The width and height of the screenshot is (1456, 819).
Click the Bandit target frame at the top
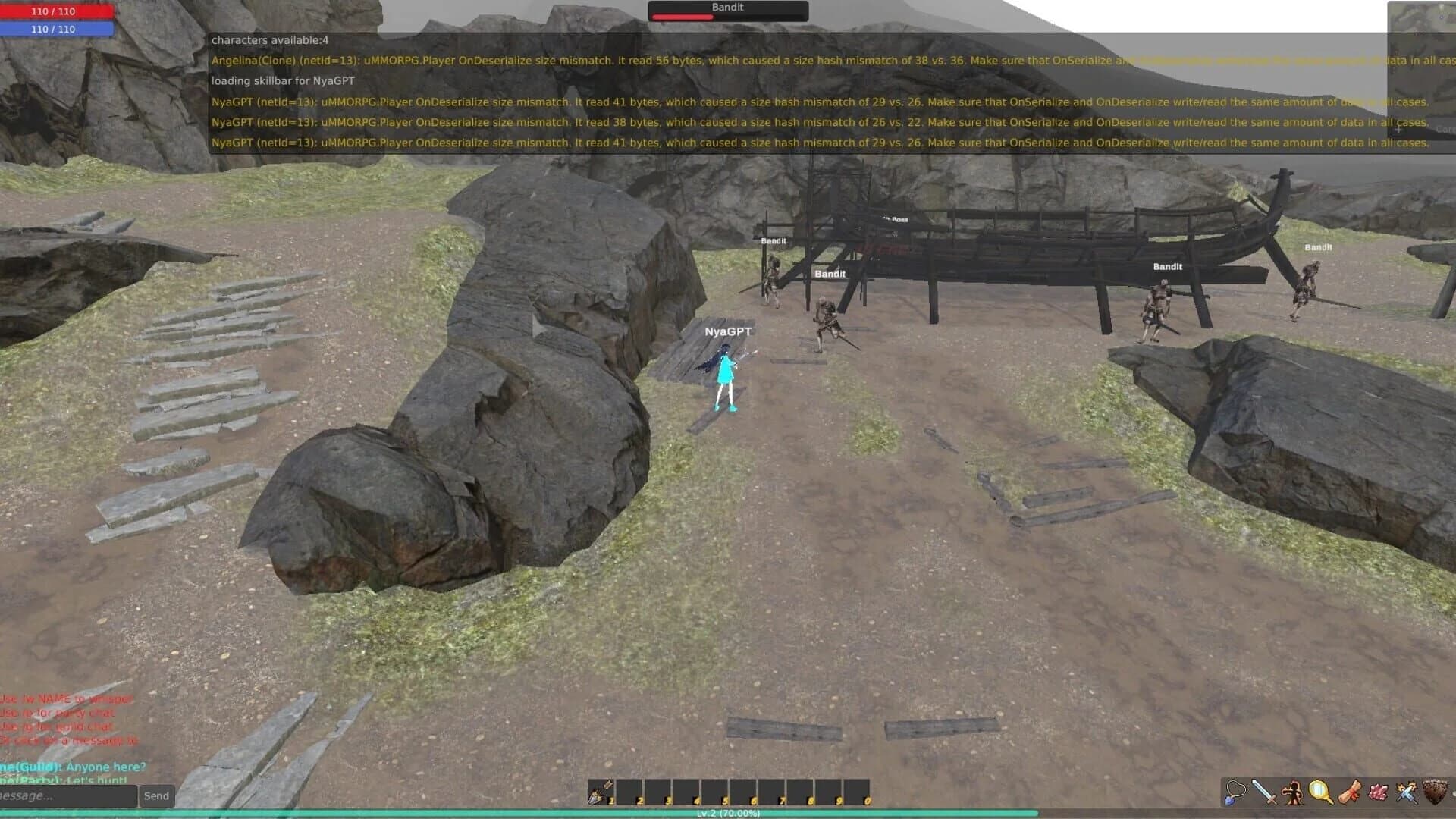point(727,10)
